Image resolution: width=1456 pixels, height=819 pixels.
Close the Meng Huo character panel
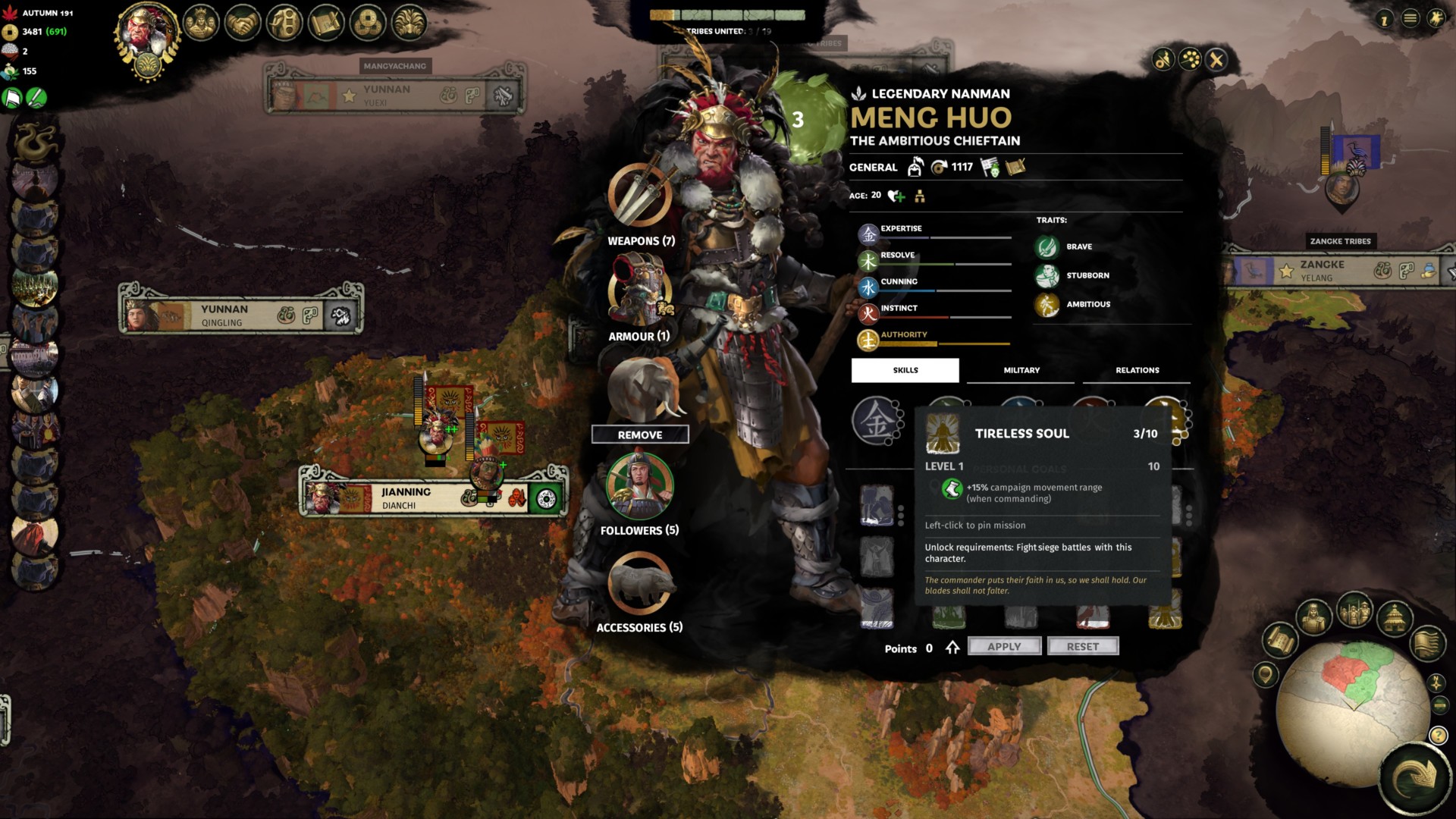(1216, 60)
